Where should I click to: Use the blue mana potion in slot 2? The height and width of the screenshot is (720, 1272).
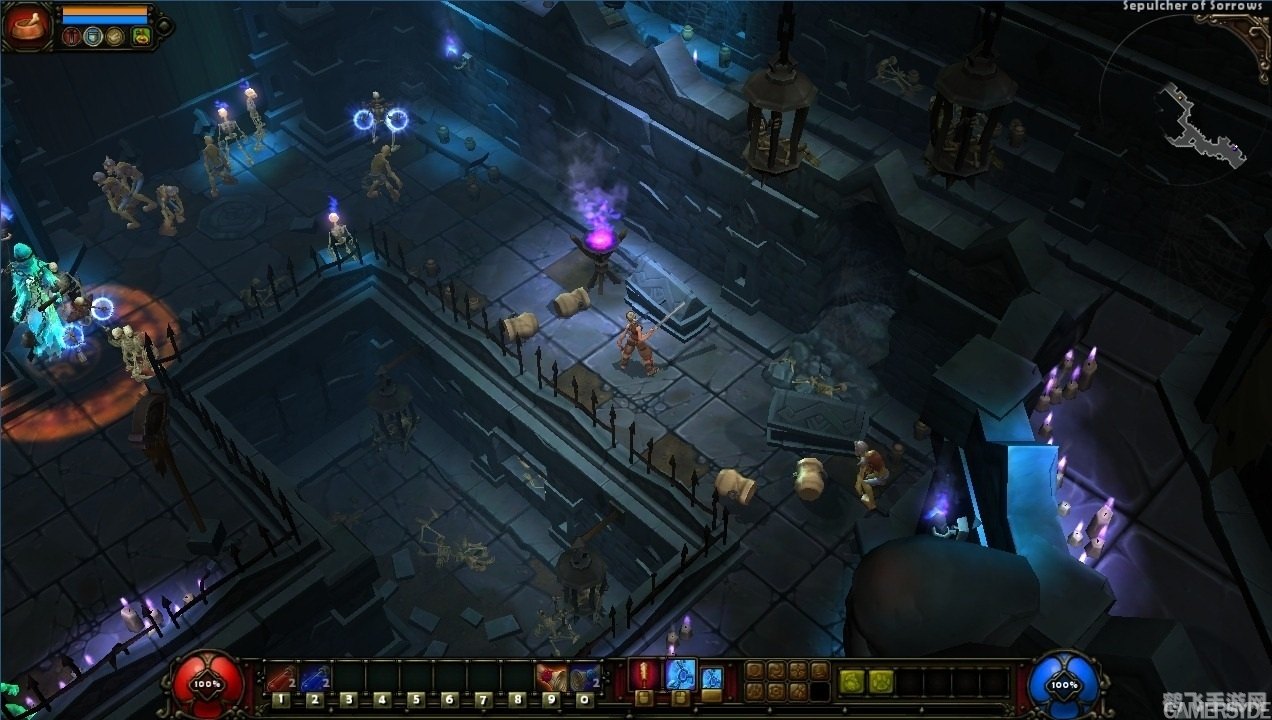(x=314, y=679)
